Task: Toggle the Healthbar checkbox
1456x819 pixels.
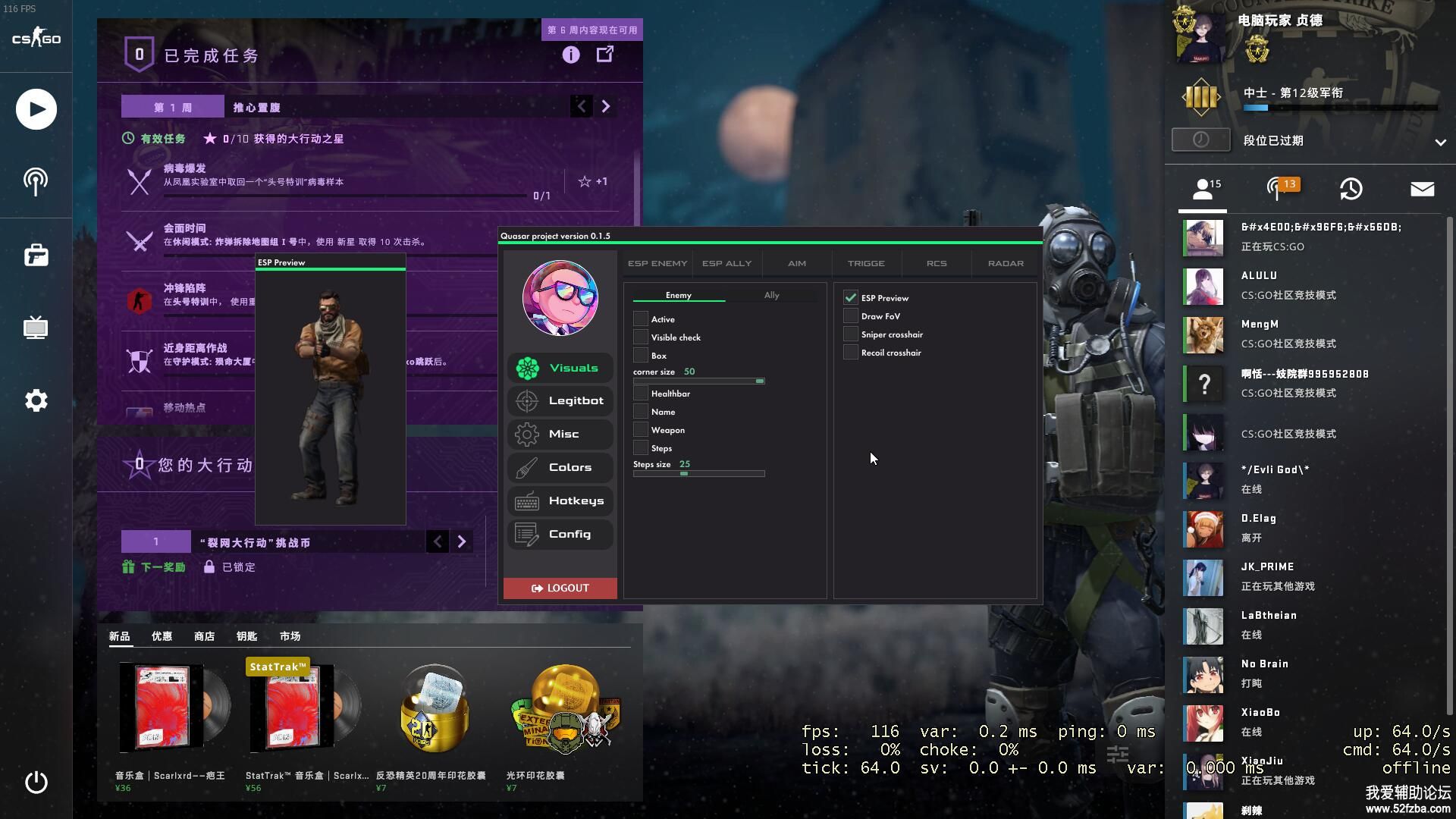Action: pyautogui.click(x=641, y=394)
